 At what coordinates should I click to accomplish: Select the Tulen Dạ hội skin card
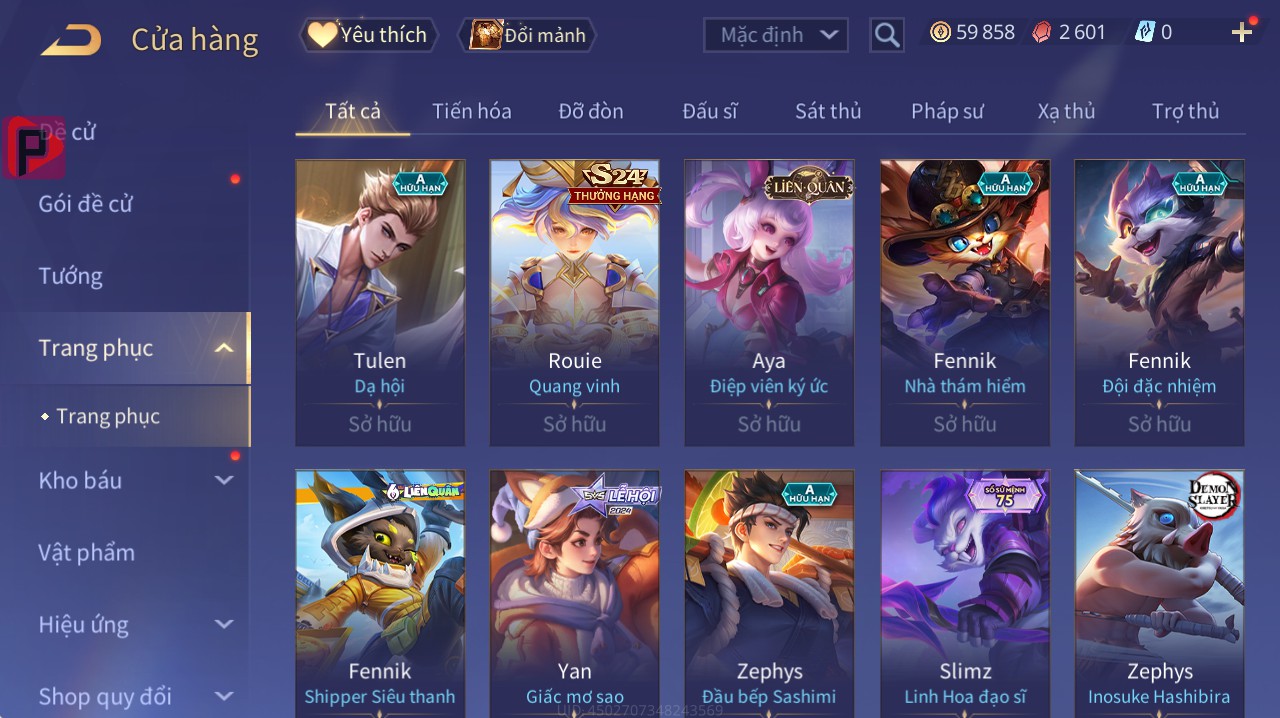(380, 302)
